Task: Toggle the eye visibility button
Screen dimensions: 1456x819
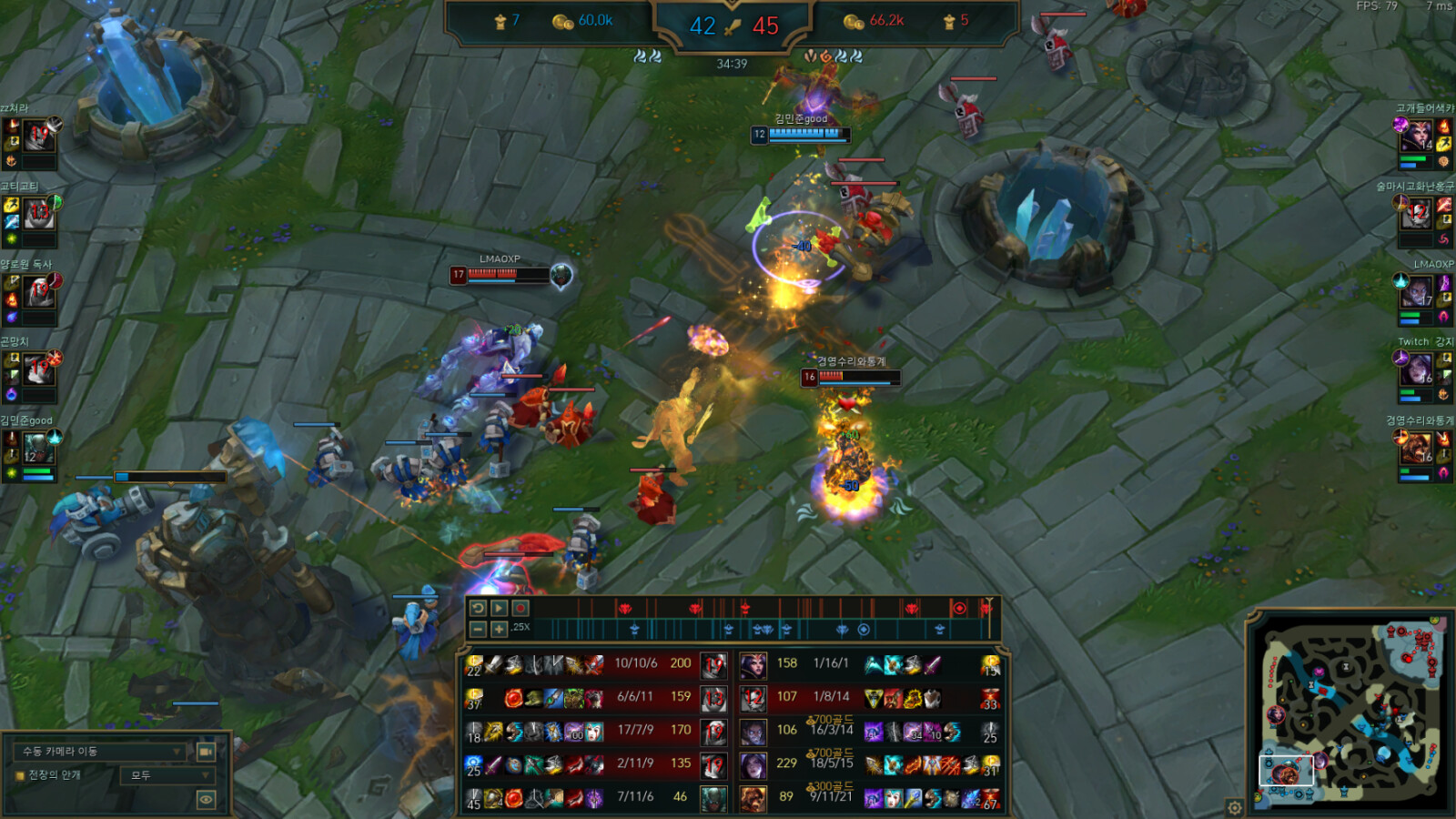Action: click(x=206, y=800)
